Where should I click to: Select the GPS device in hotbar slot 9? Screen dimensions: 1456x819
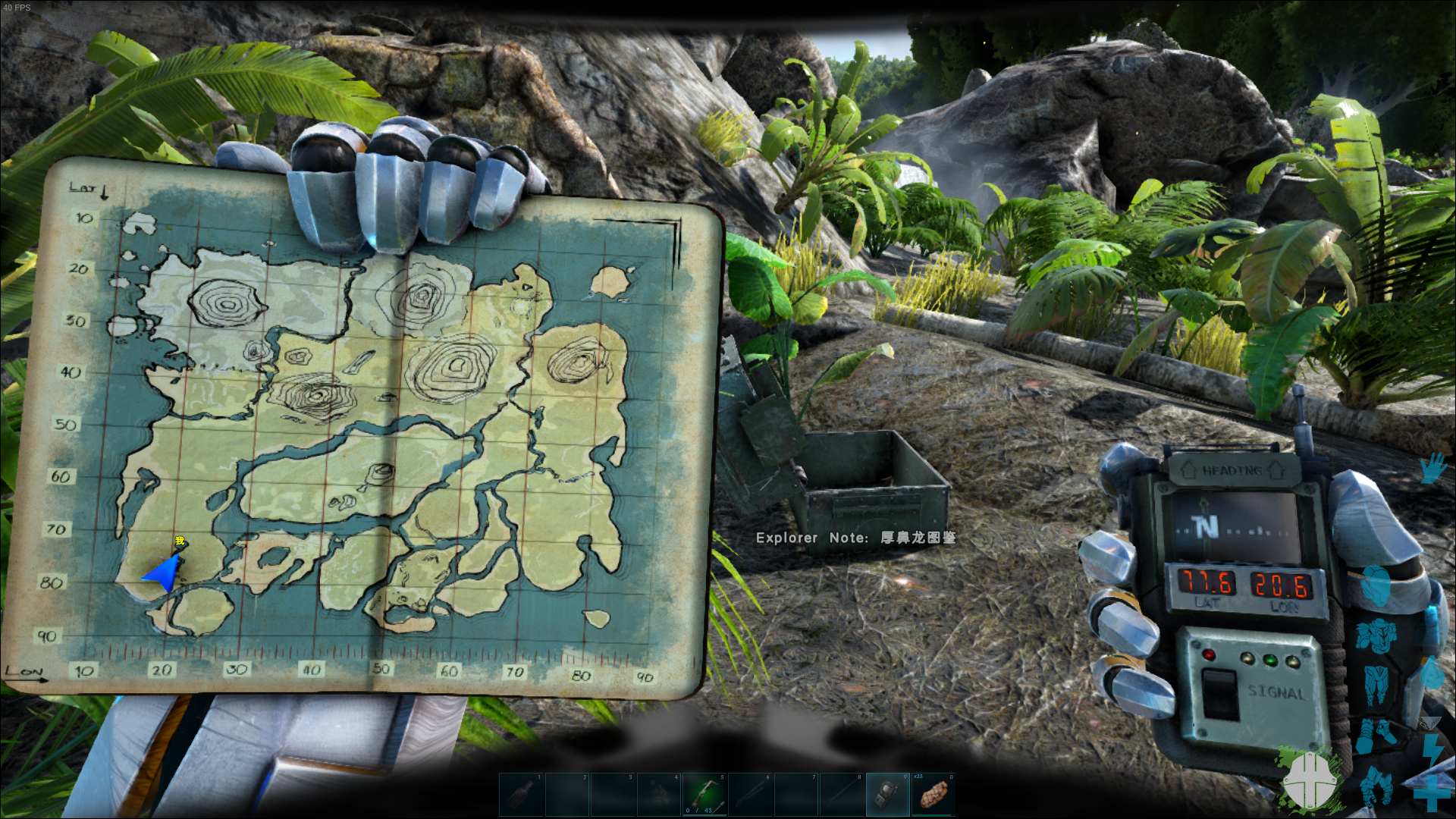coord(888,794)
